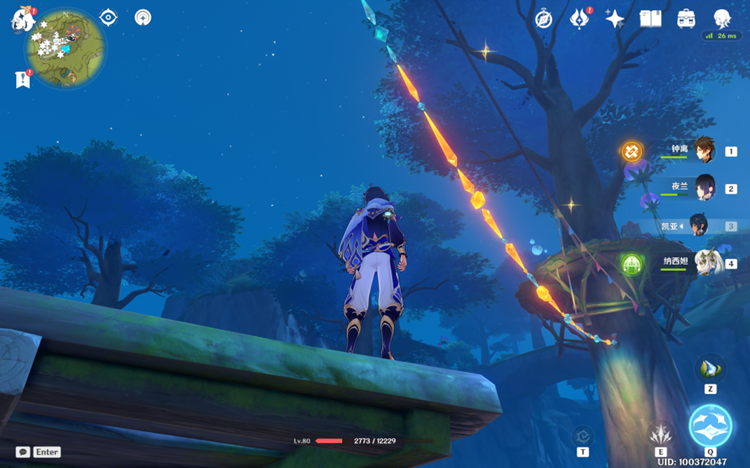Image resolution: width=750 pixels, height=468 pixels.
Task: Switch to party member 夜兰
Action: [x=704, y=187]
